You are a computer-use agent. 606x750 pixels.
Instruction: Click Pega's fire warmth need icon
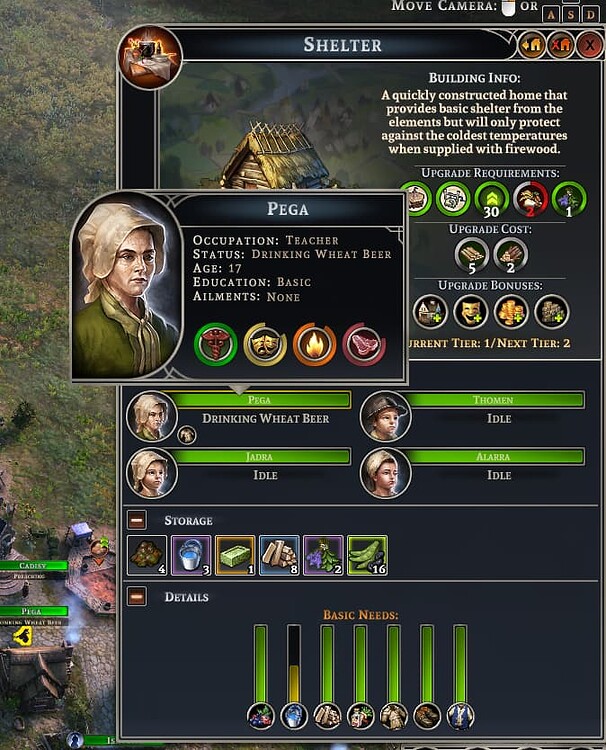[x=314, y=345]
